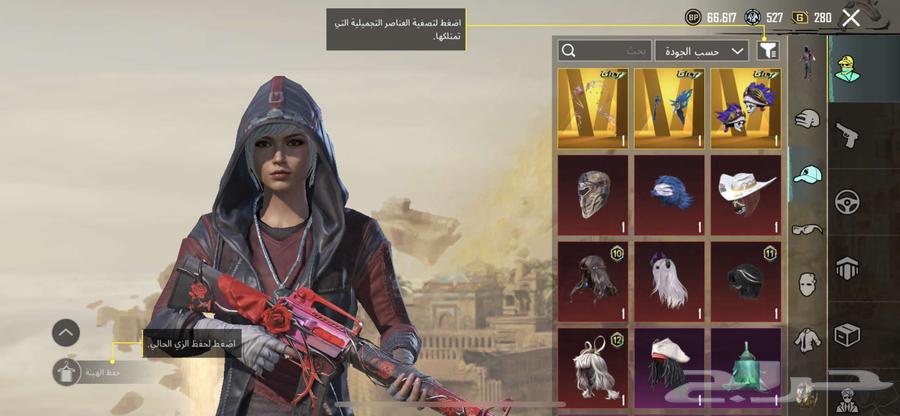
Task: Save the current outfit with hanger button
Action: click(x=67, y=371)
